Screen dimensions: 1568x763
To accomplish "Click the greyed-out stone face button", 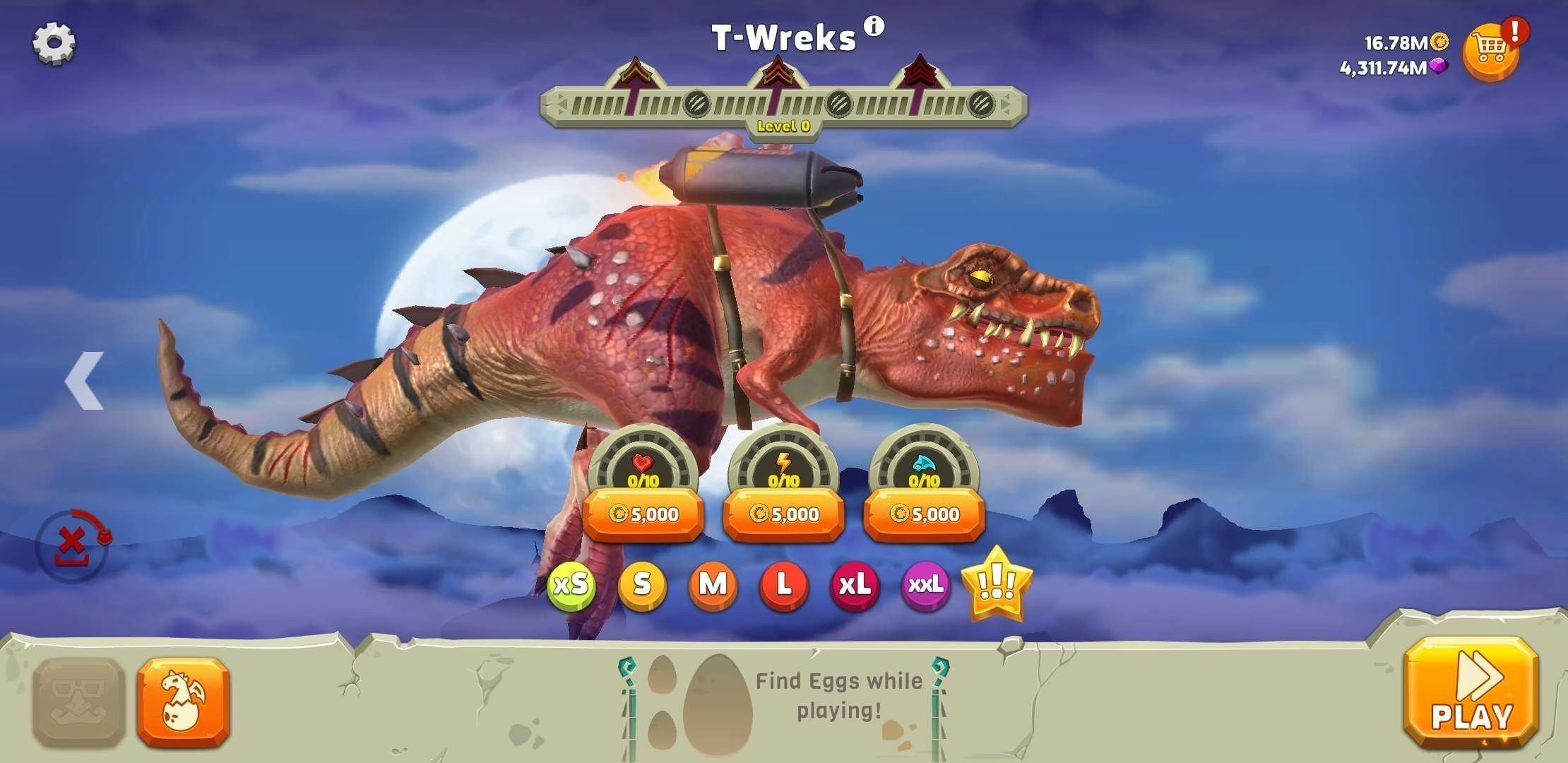I will pos(79,703).
